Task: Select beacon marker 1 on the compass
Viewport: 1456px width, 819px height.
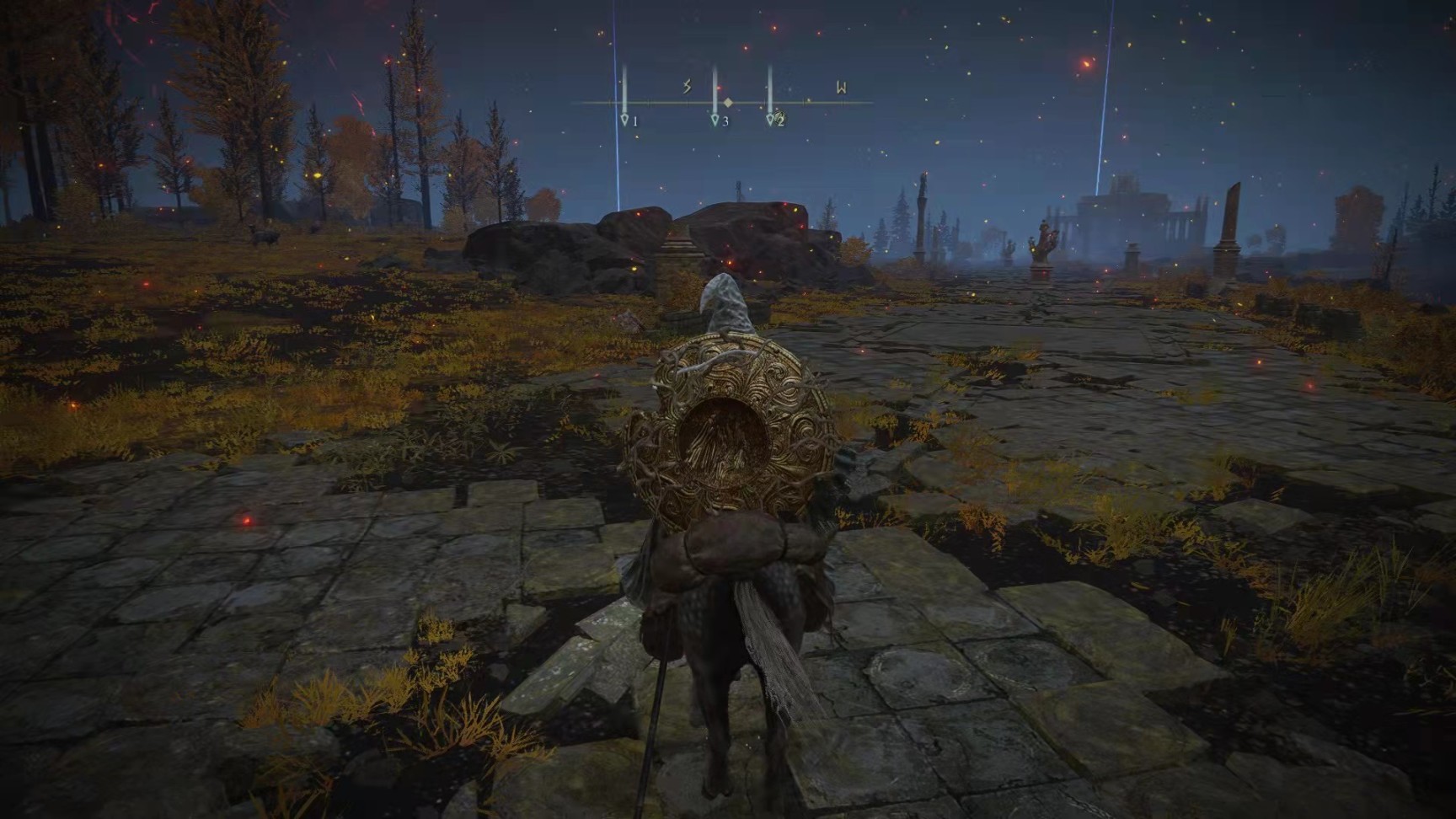Action: click(625, 120)
